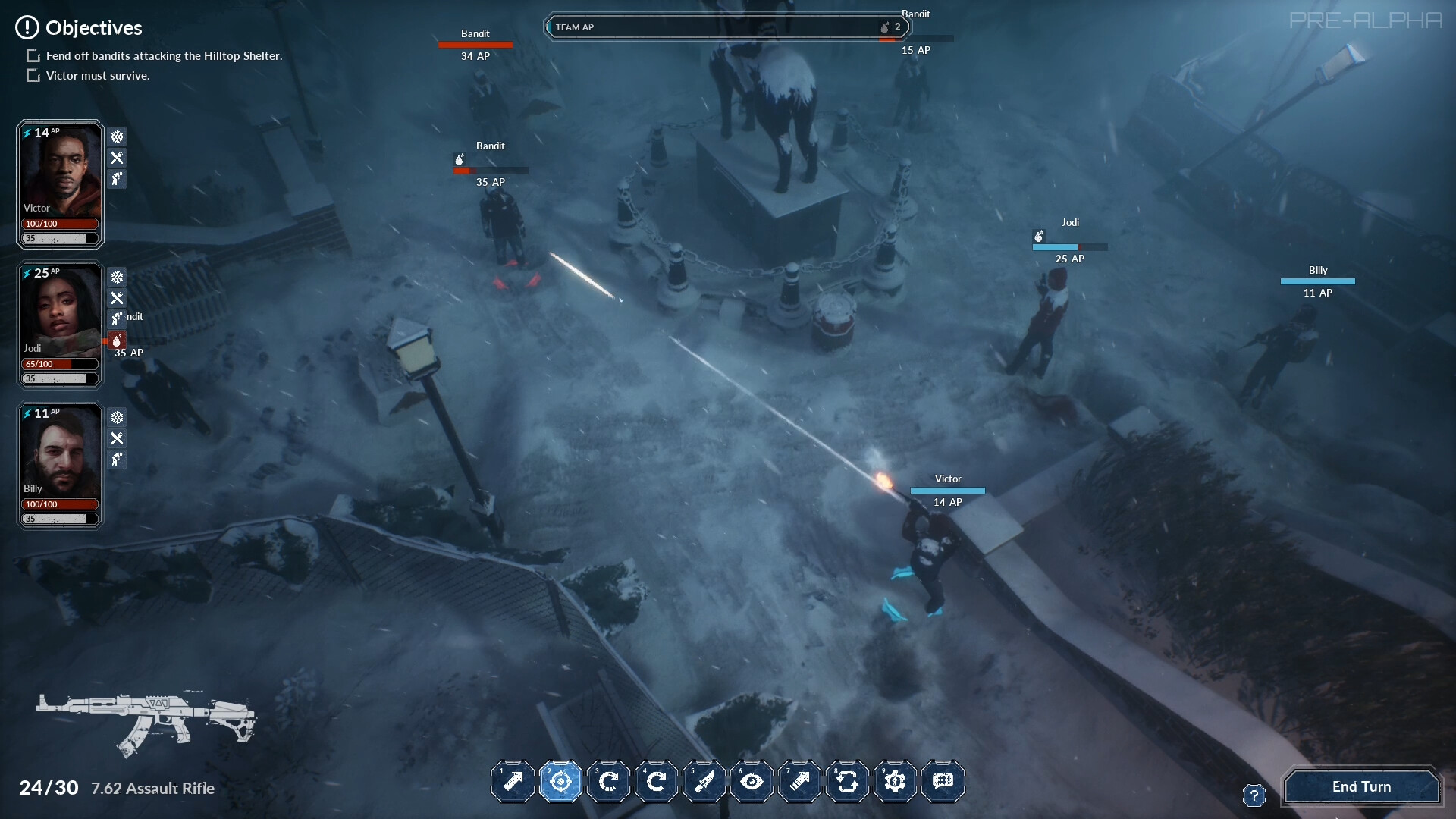The height and width of the screenshot is (819, 1456).
Task: Use the dashed circular arrow ability, slot 3
Action: (609, 781)
